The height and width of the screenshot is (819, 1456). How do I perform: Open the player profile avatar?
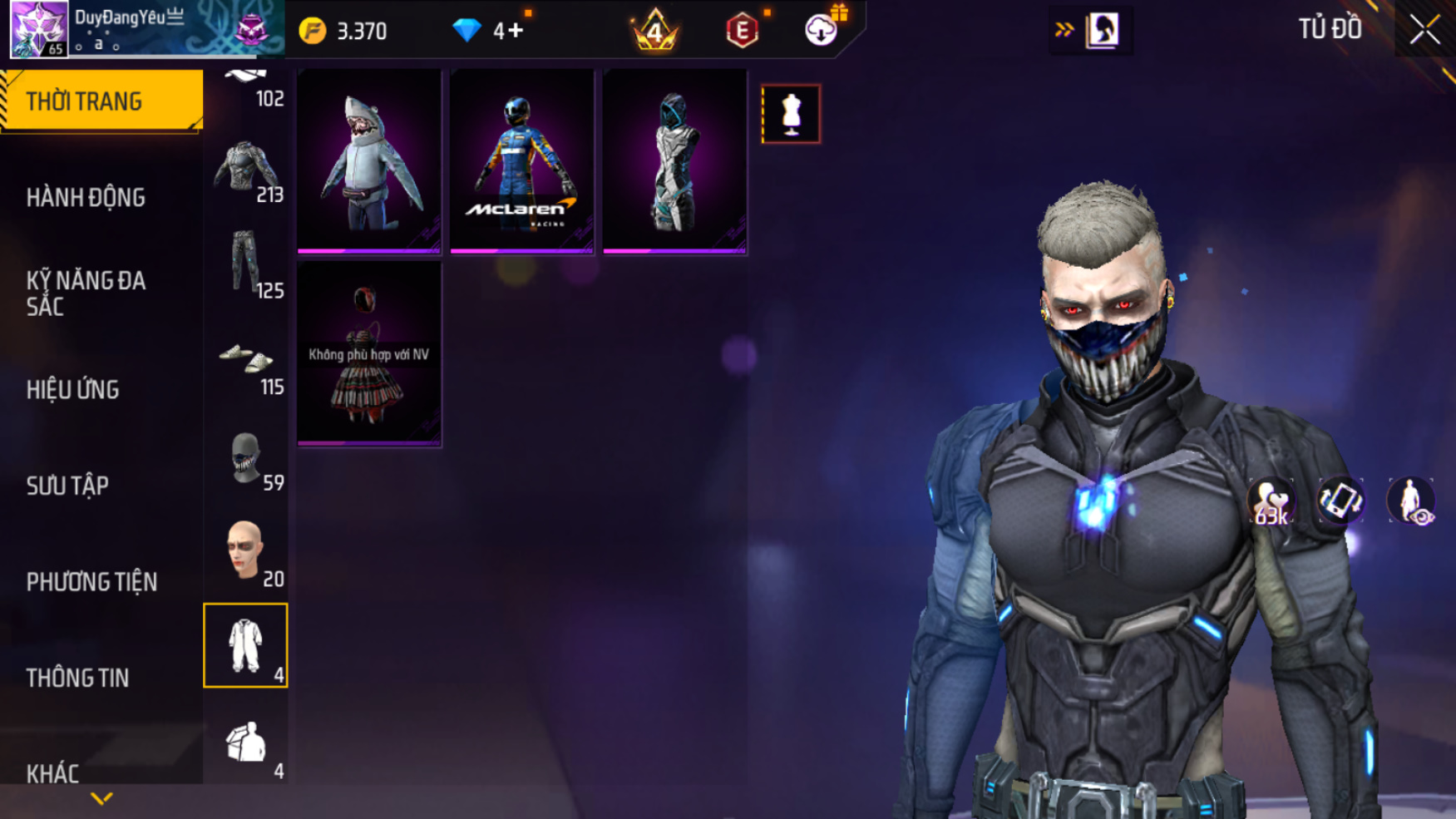pos(38,29)
